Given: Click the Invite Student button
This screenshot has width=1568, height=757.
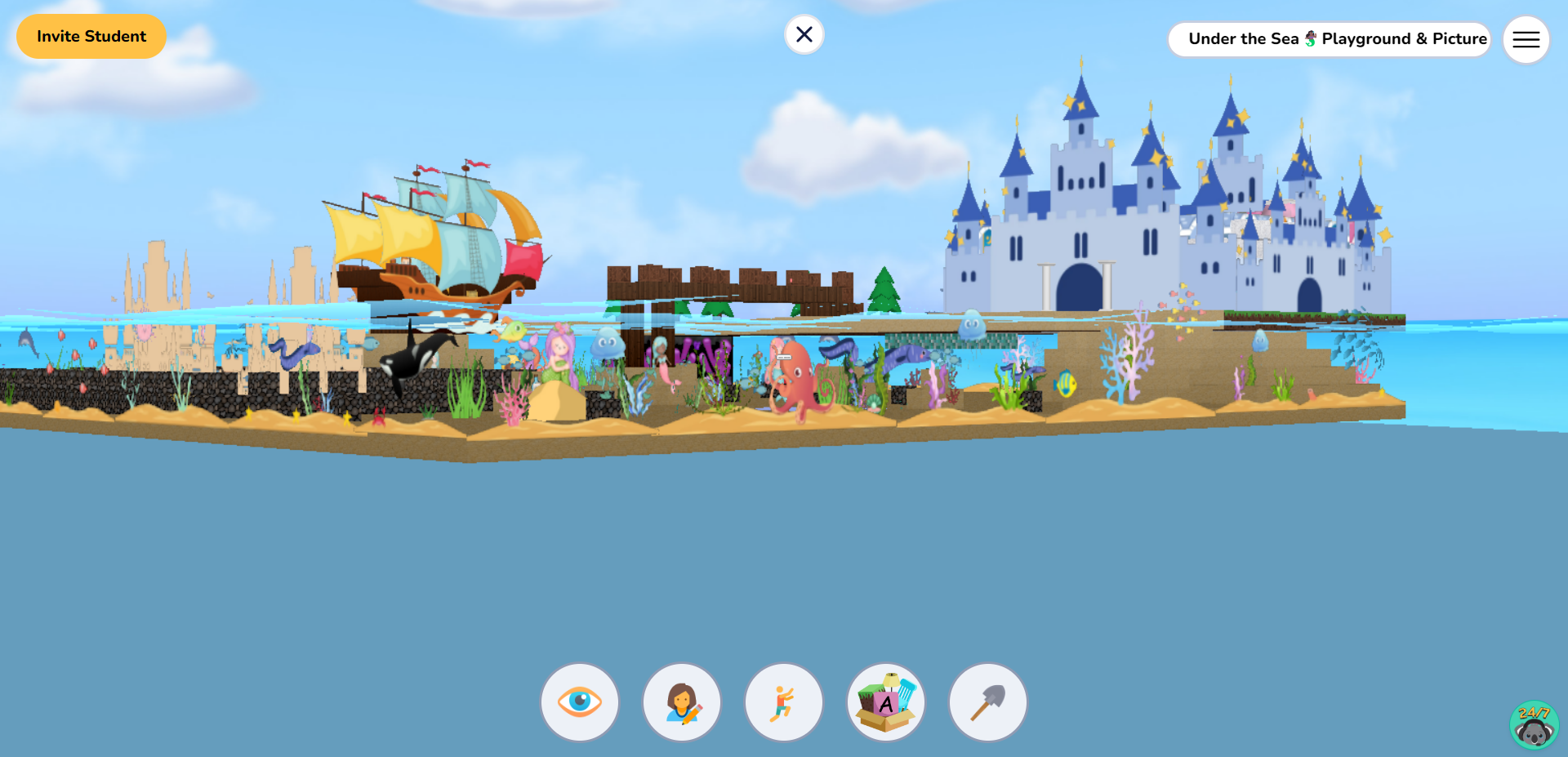Looking at the screenshot, I should pyautogui.click(x=91, y=36).
